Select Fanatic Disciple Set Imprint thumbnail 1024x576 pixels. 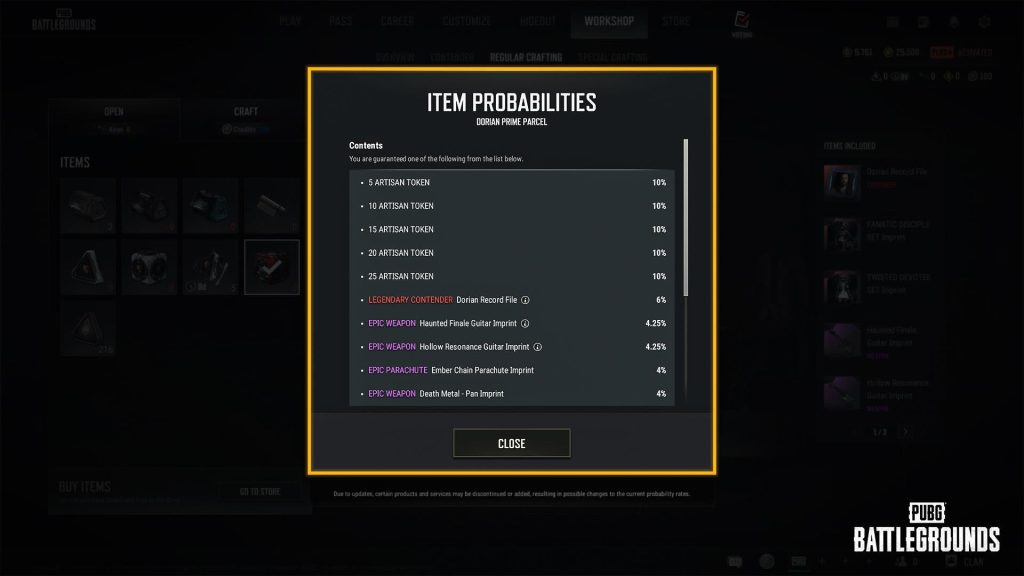(841, 235)
